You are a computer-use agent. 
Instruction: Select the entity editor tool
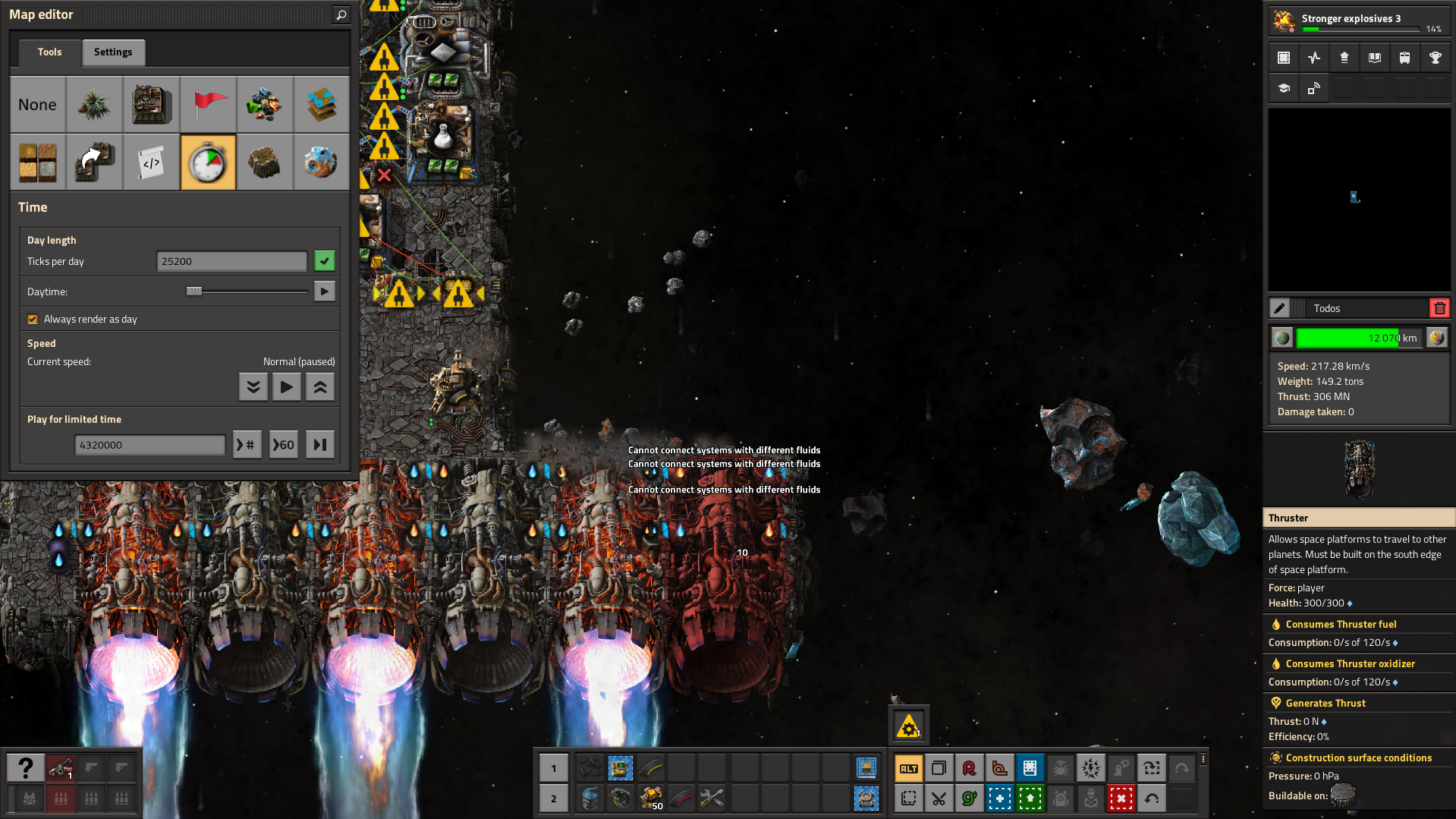pyautogui.click(x=151, y=104)
